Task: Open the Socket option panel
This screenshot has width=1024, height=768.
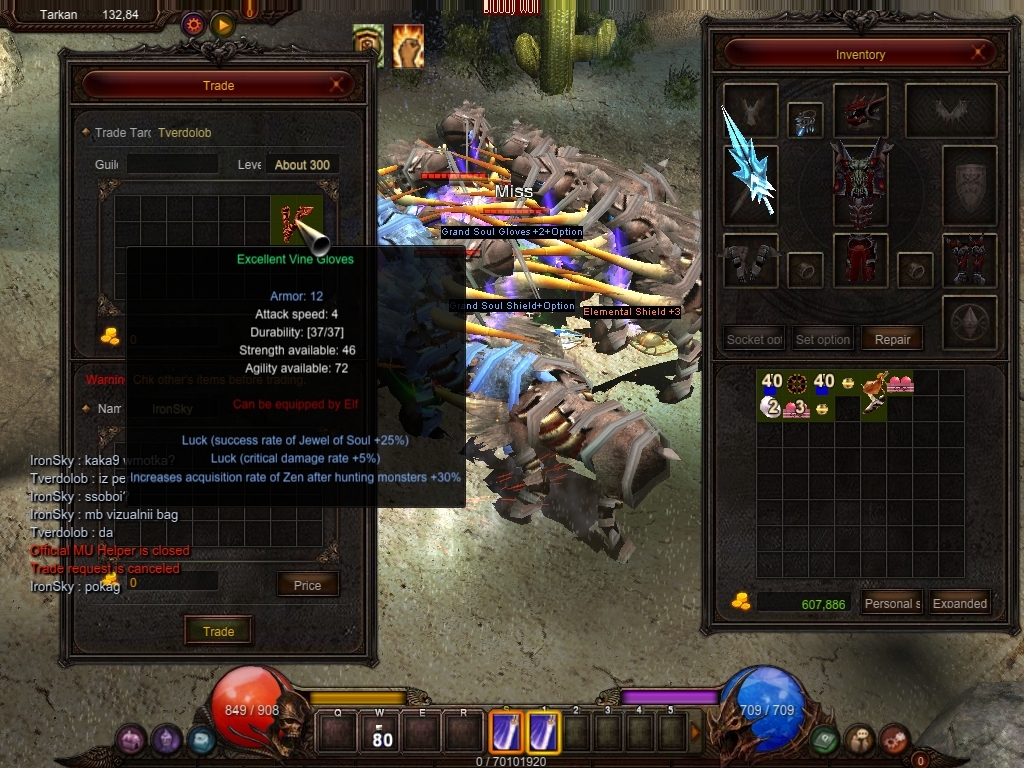Action: click(753, 339)
